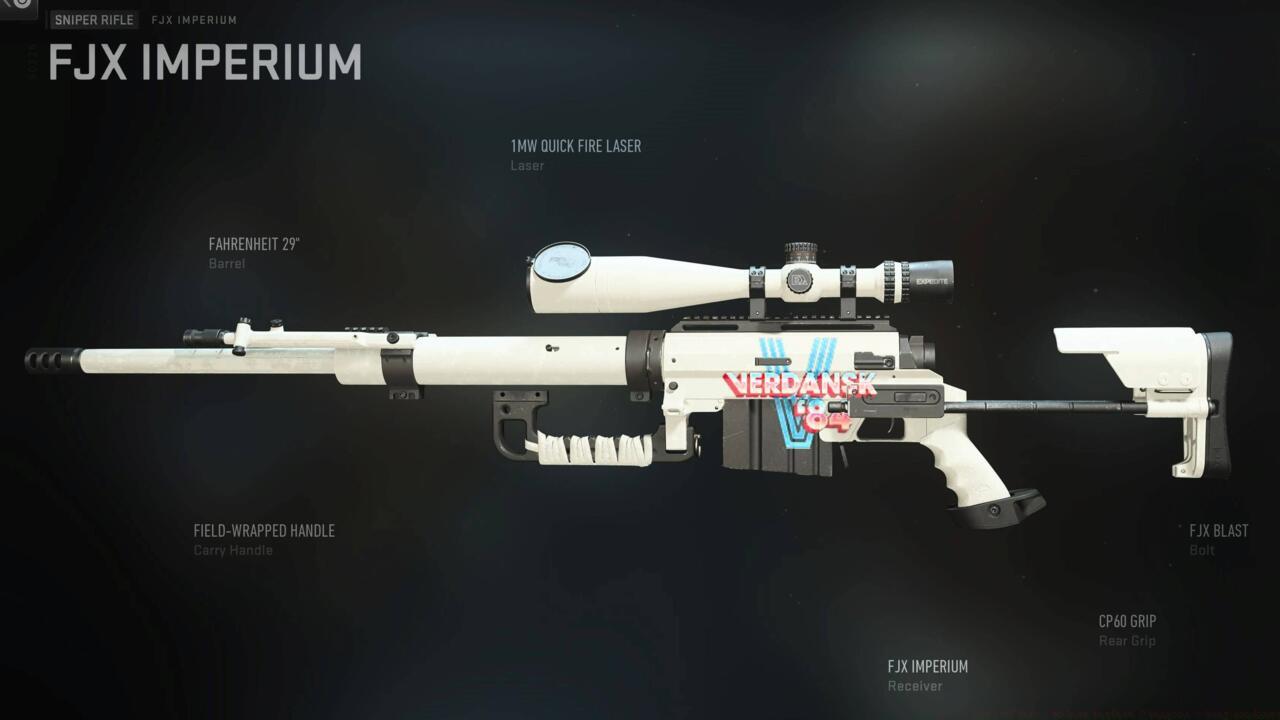Select the SNIPER RIFLE breadcrumb tab
Screen dimensions: 1280x720
tap(93, 19)
